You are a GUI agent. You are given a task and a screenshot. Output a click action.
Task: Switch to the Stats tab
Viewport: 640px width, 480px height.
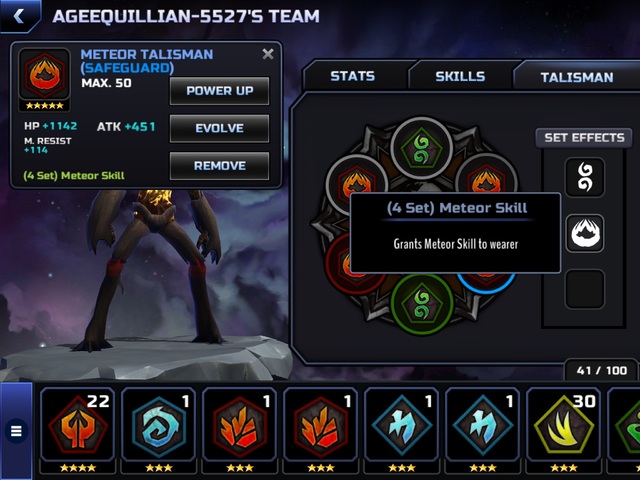352,76
